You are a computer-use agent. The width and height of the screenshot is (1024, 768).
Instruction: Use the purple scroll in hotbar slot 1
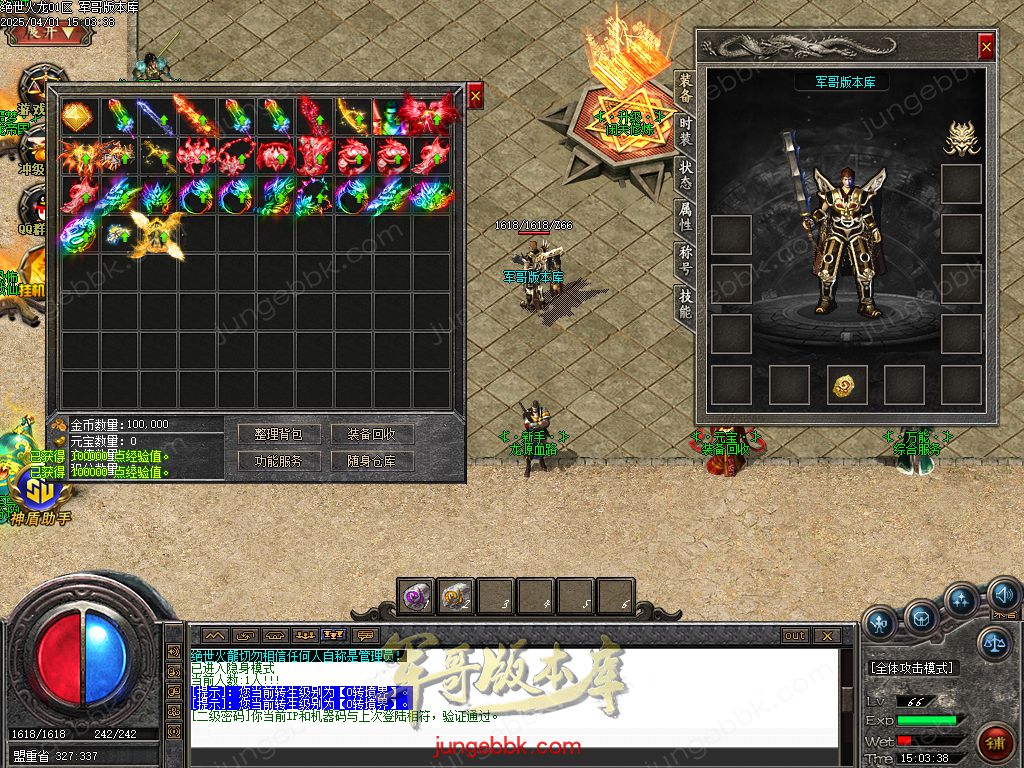coord(415,597)
